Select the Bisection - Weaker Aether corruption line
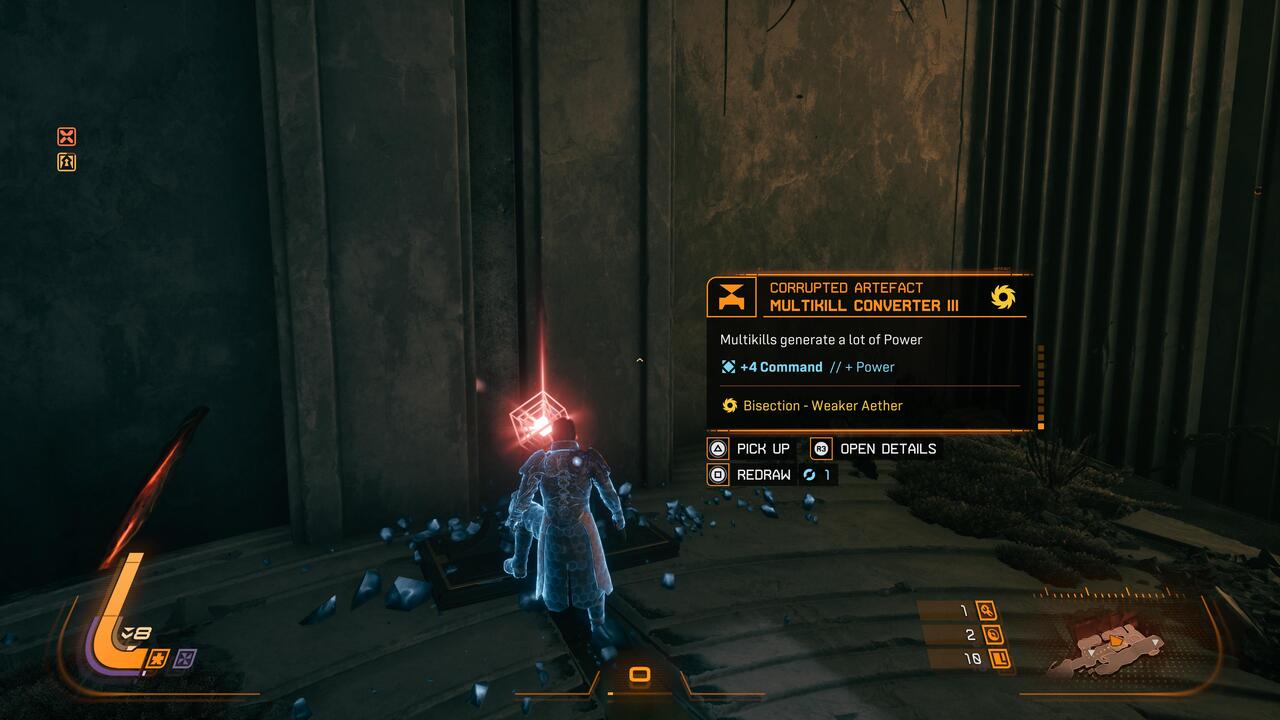Image resolution: width=1280 pixels, height=720 pixels. (811, 406)
